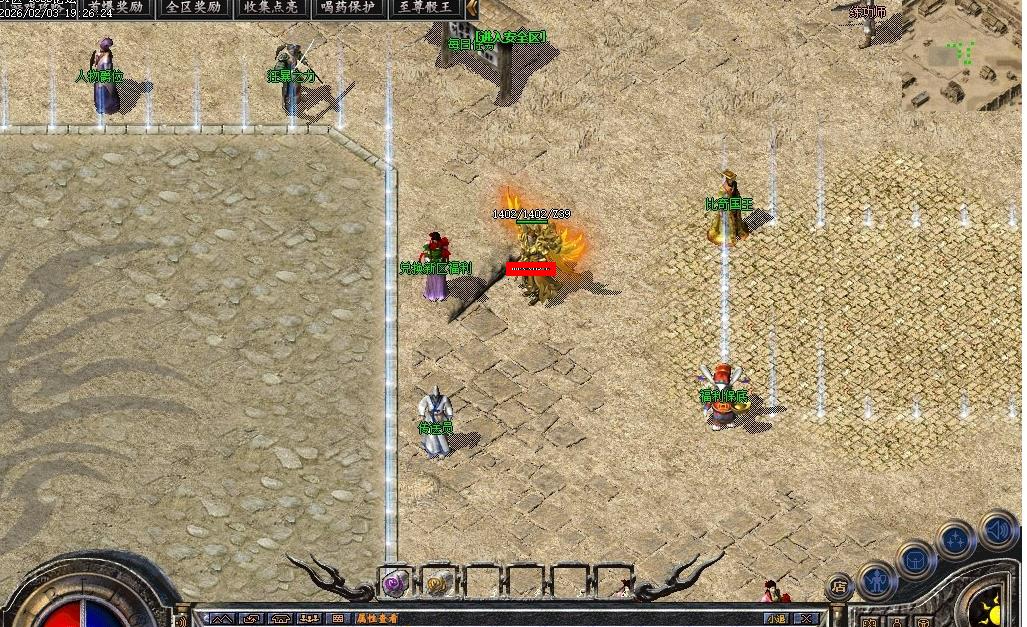Click the 收集点亮 button
Viewport: 1027px width, 627px height.
tap(271, 8)
